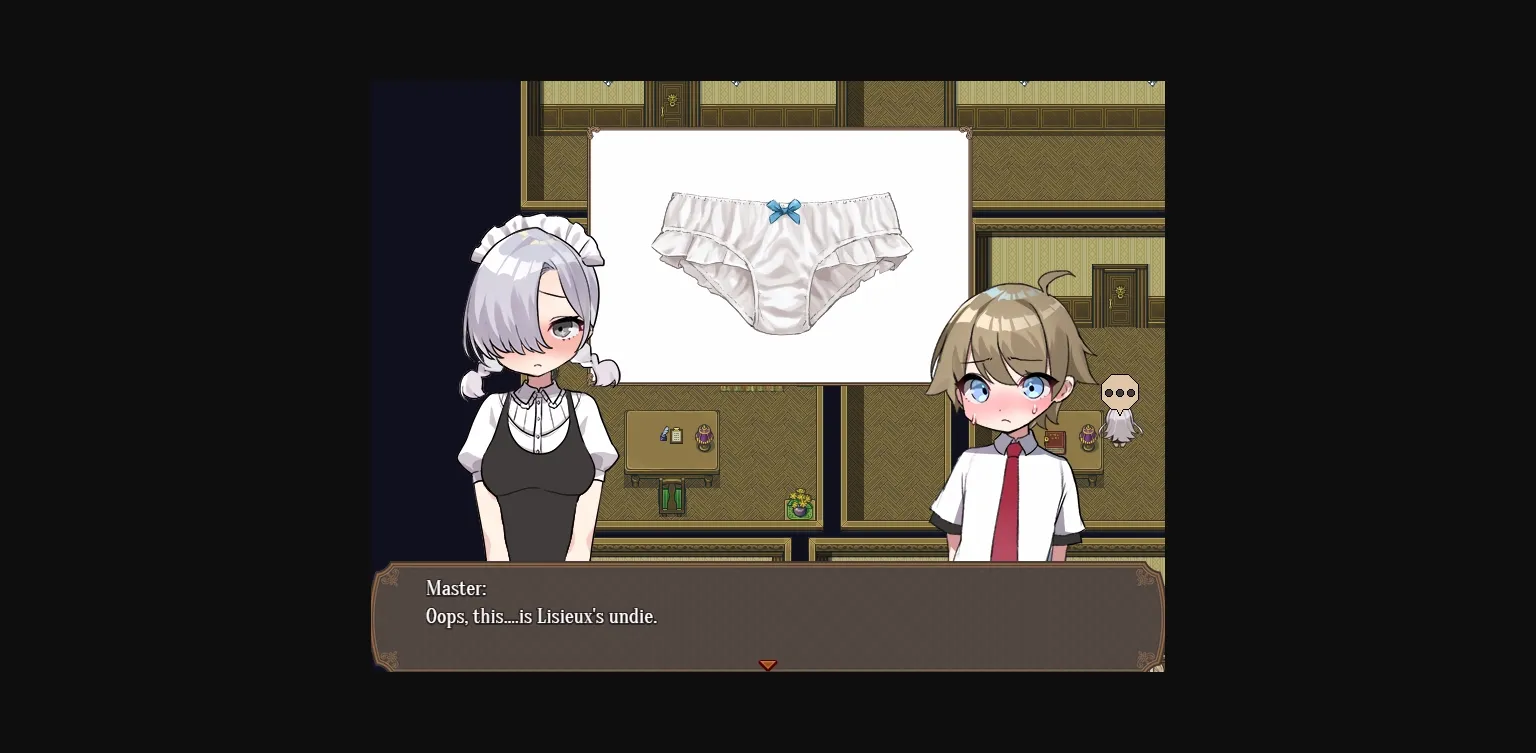This screenshot has height=753, width=1536.
Task: Click the orange continue arrow below the dialogue box
Action: (768, 664)
